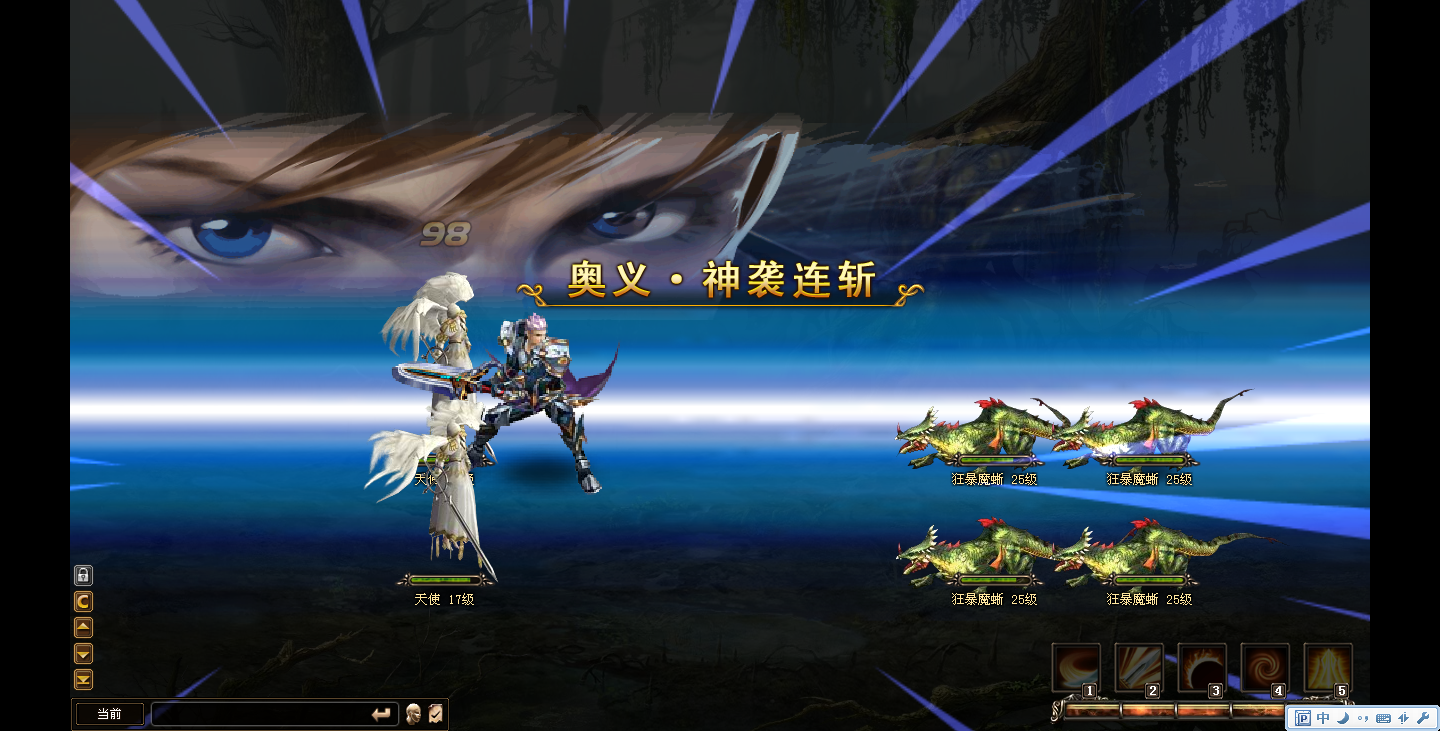Activate the golden light burst skill
The height and width of the screenshot is (731, 1440).
1328,667
